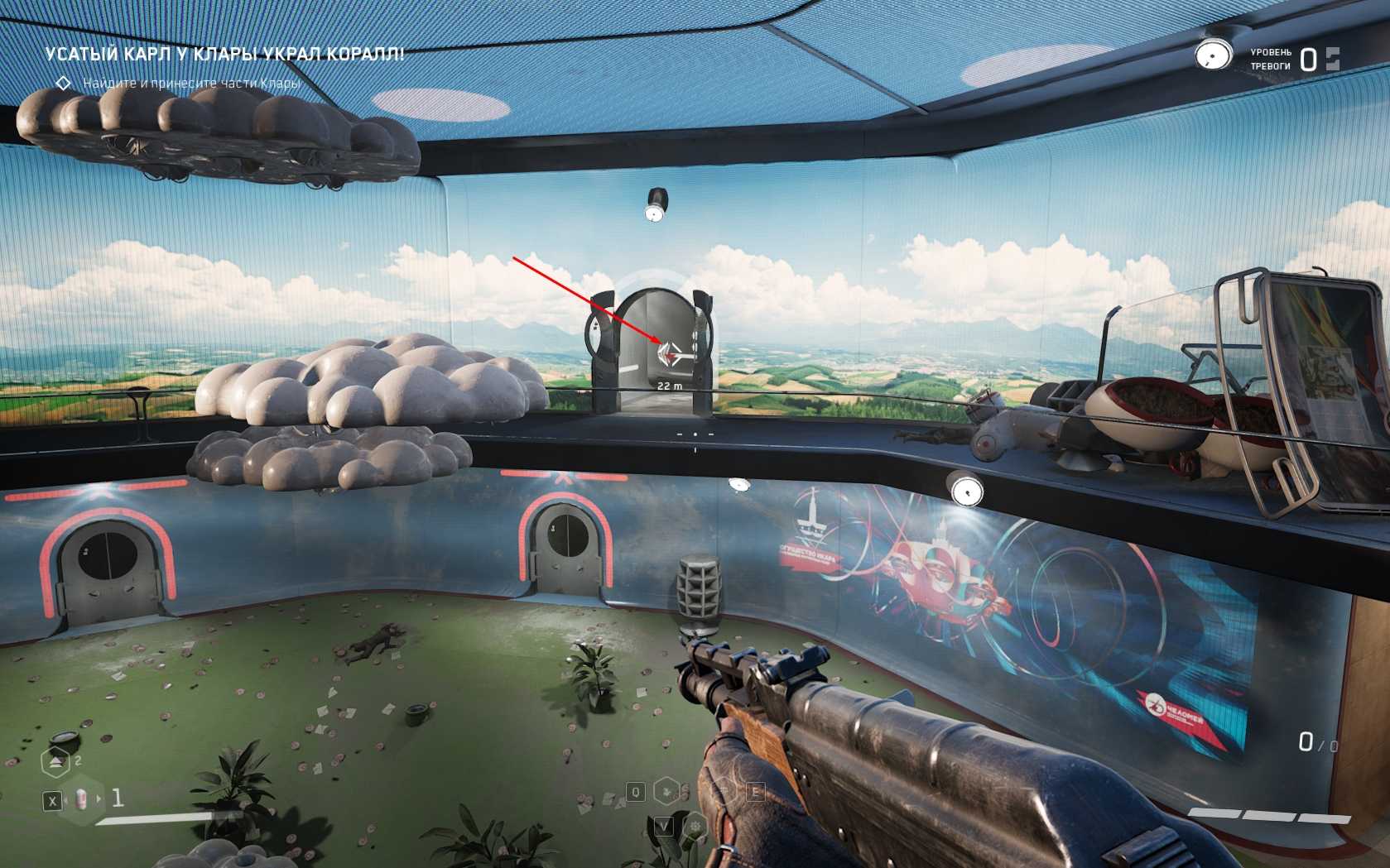The width and height of the screenshot is (1390, 868).
Task: Activate the hexagon ability beside Q
Action: point(666,792)
